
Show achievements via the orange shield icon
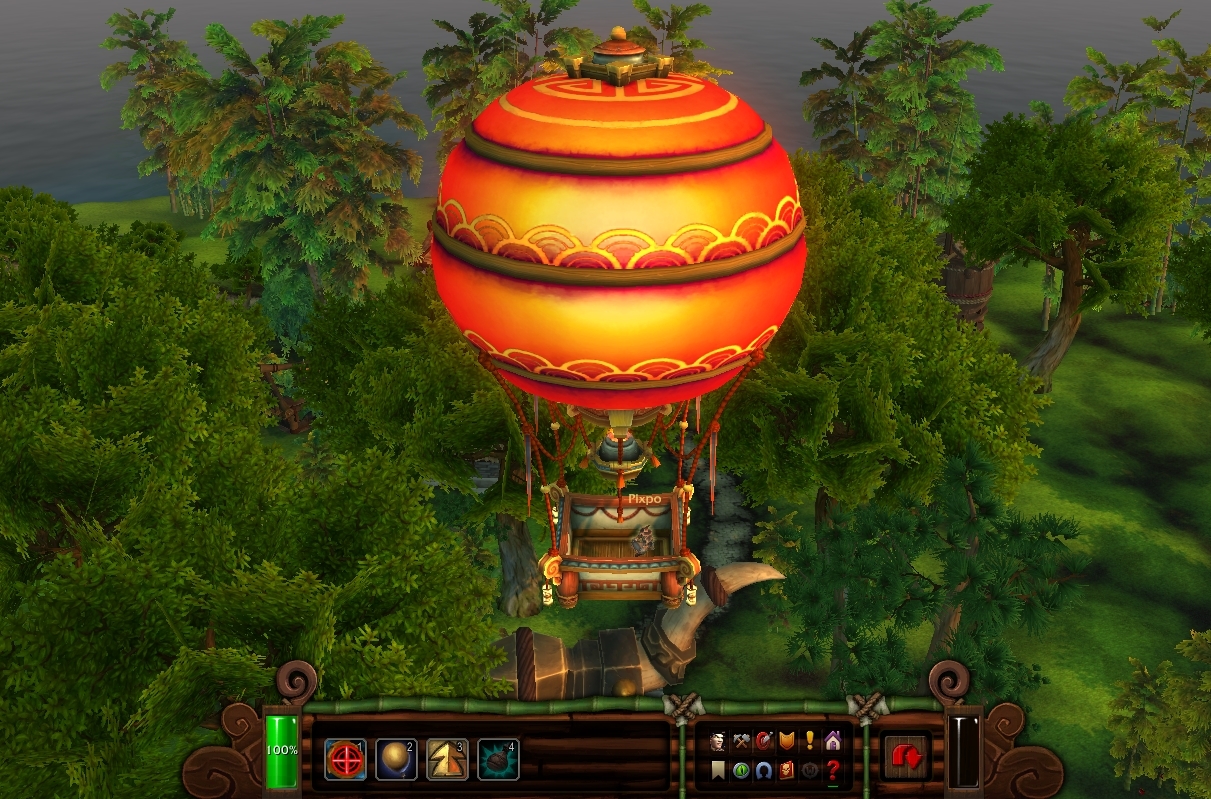click(x=787, y=742)
